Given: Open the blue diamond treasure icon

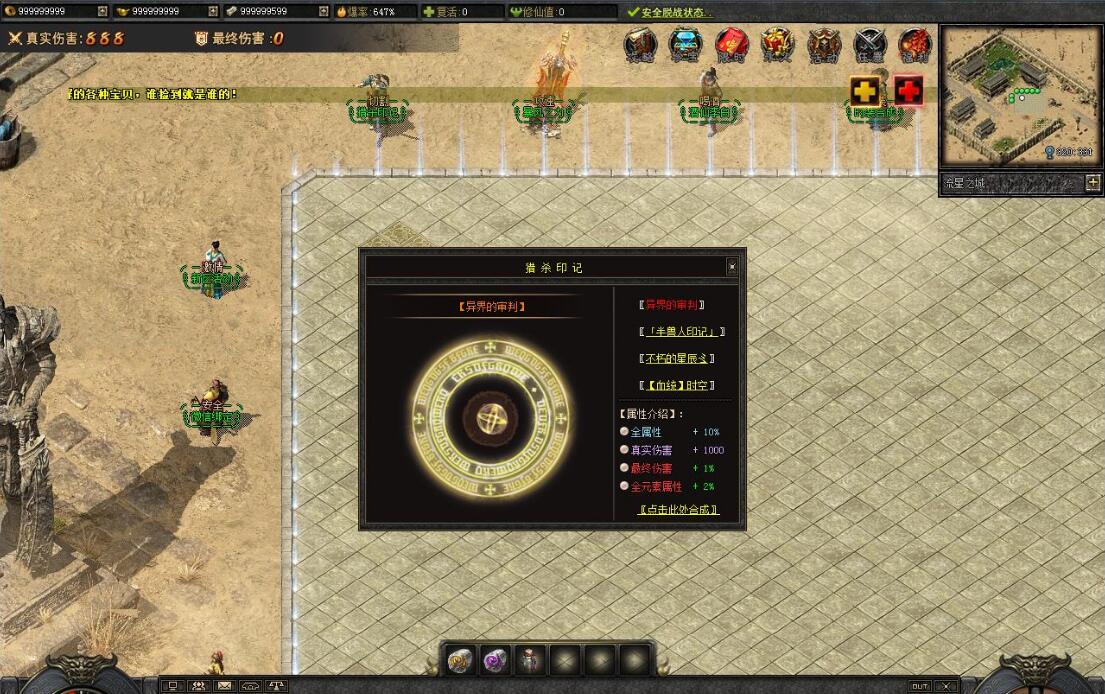Looking at the screenshot, I should pos(686,44).
